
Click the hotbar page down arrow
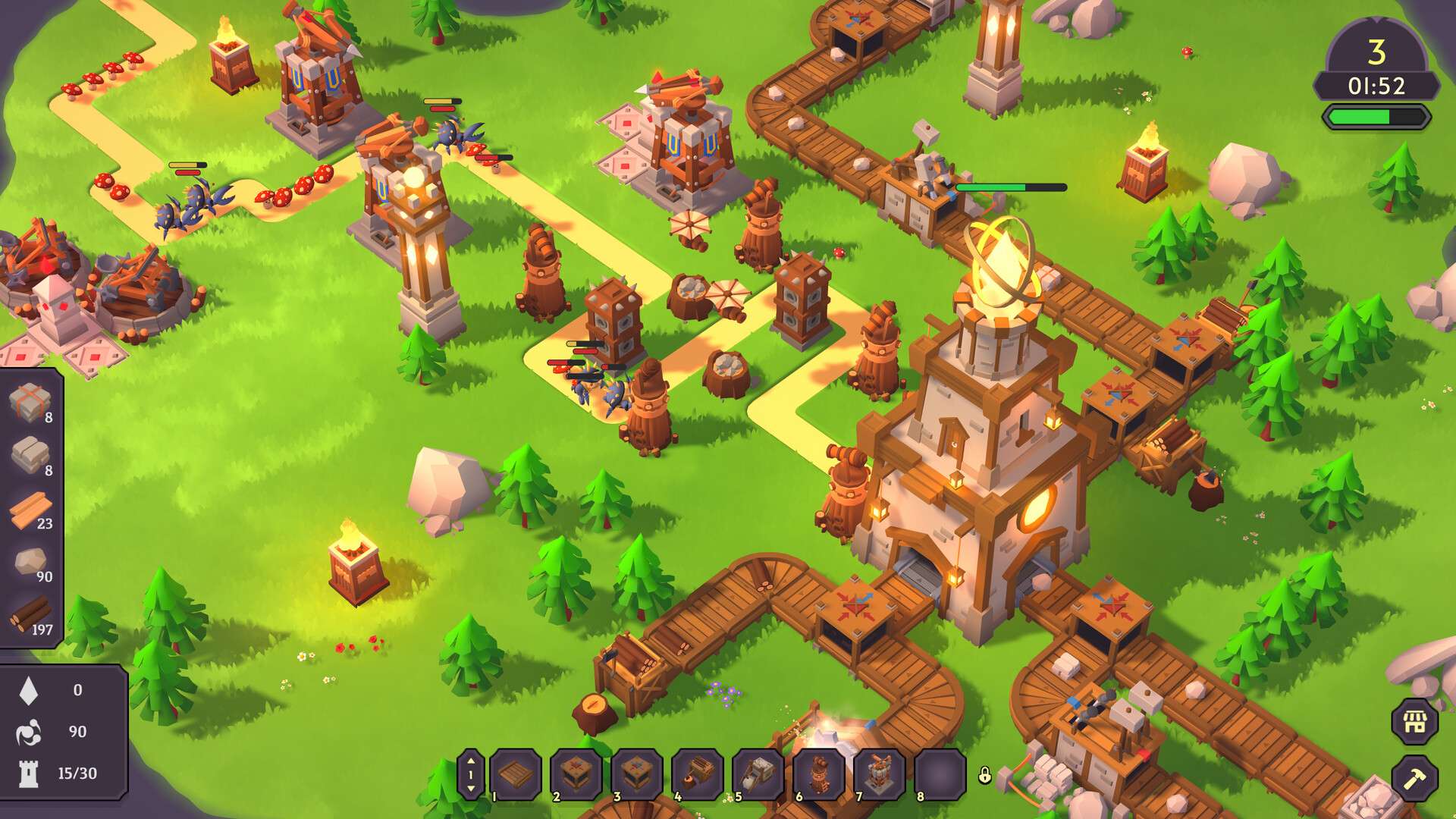point(471,789)
